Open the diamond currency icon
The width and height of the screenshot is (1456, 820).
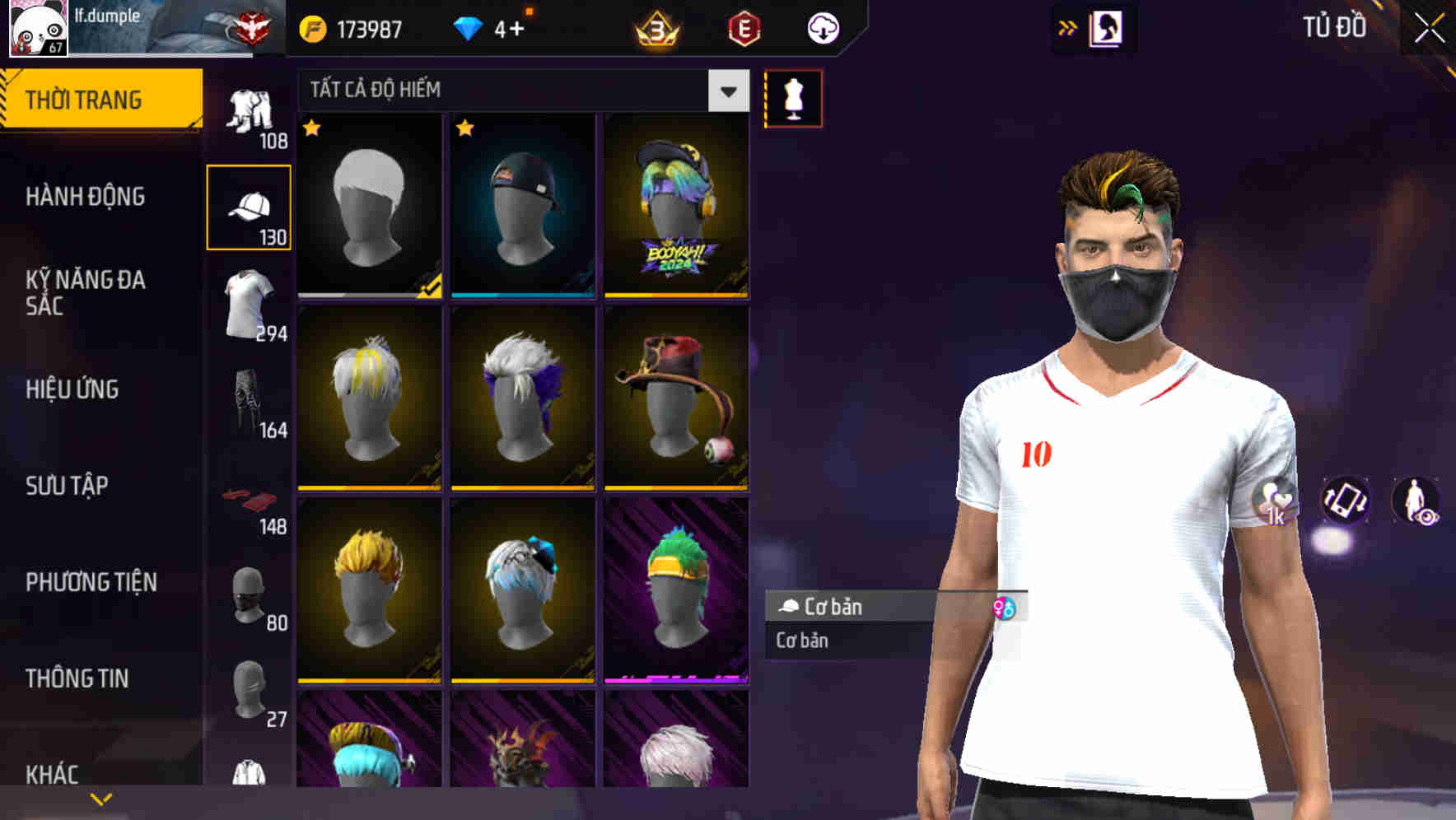point(469,27)
